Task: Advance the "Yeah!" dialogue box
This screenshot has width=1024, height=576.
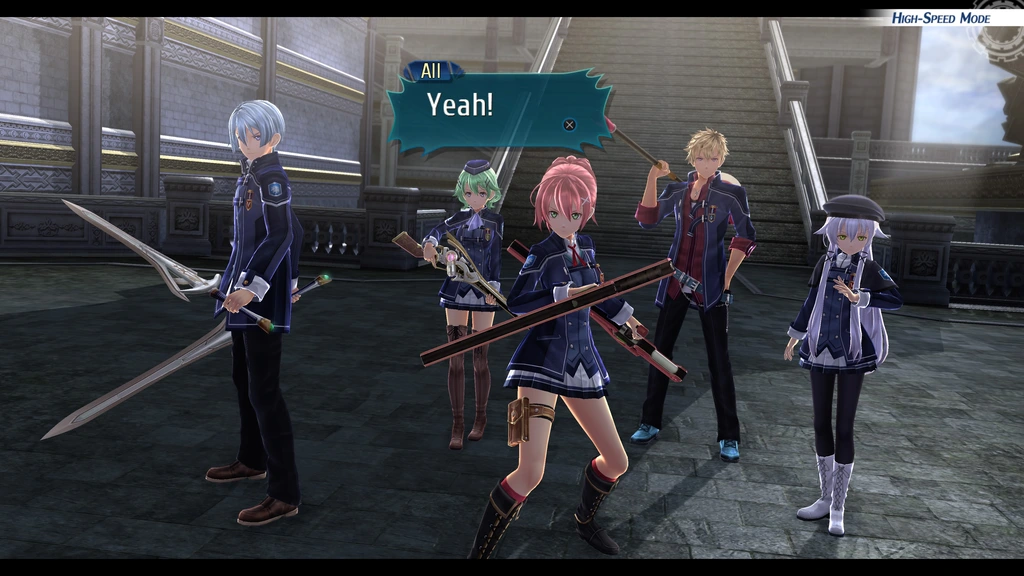Action: pyautogui.click(x=569, y=125)
